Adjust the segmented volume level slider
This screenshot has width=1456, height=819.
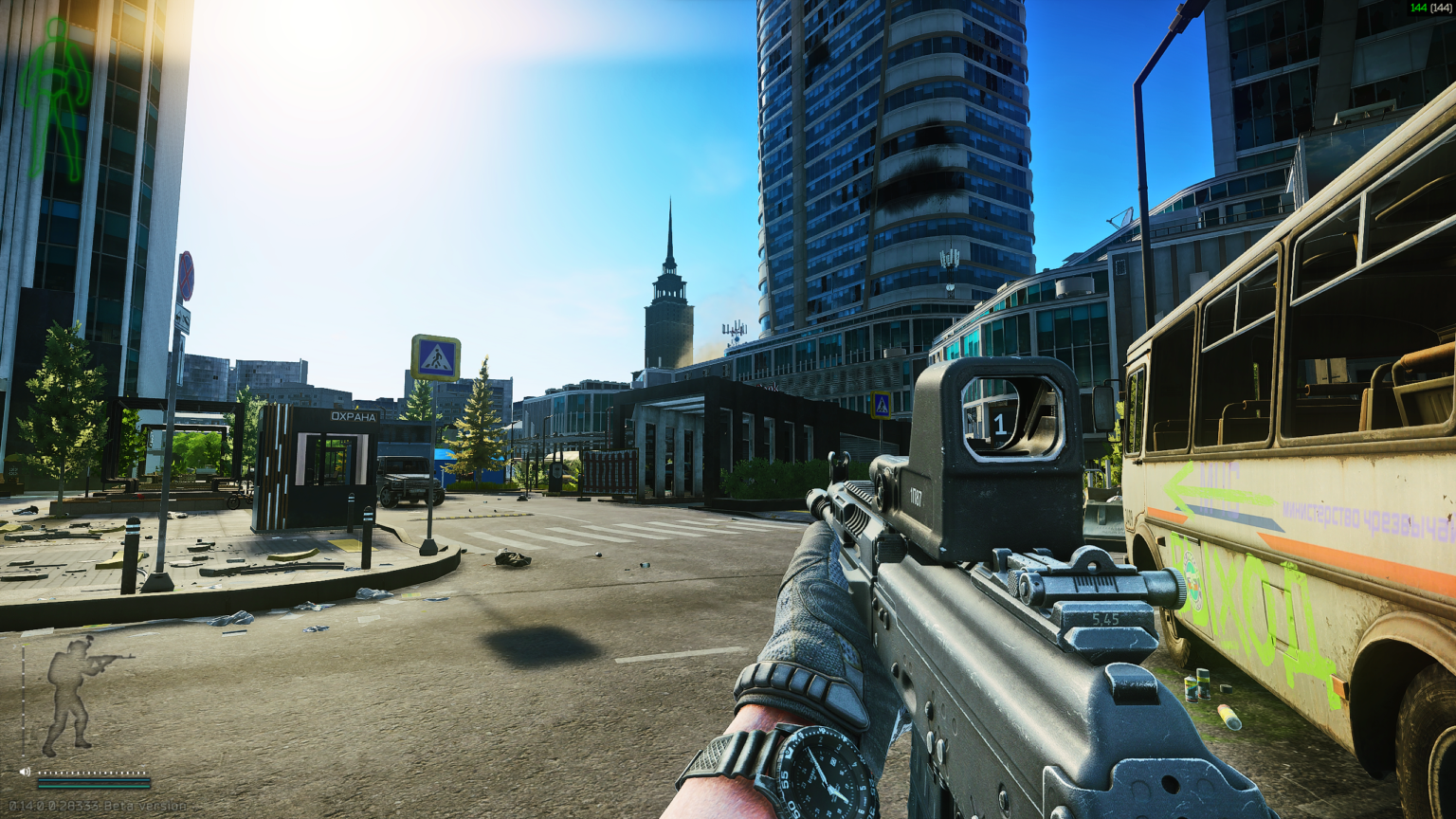[x=92, y=773]
